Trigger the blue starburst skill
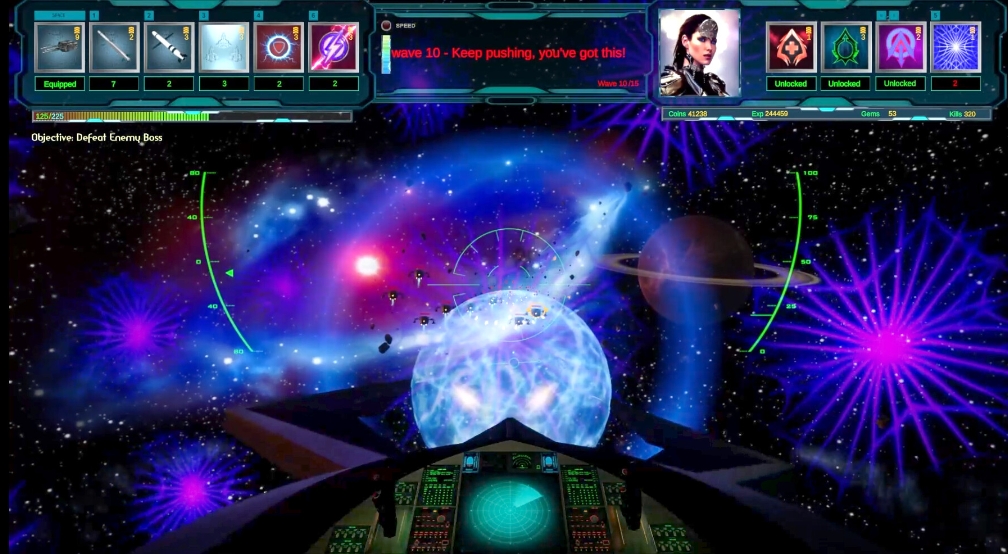Viewport: 1008px width, 554px height. (955, 47)
